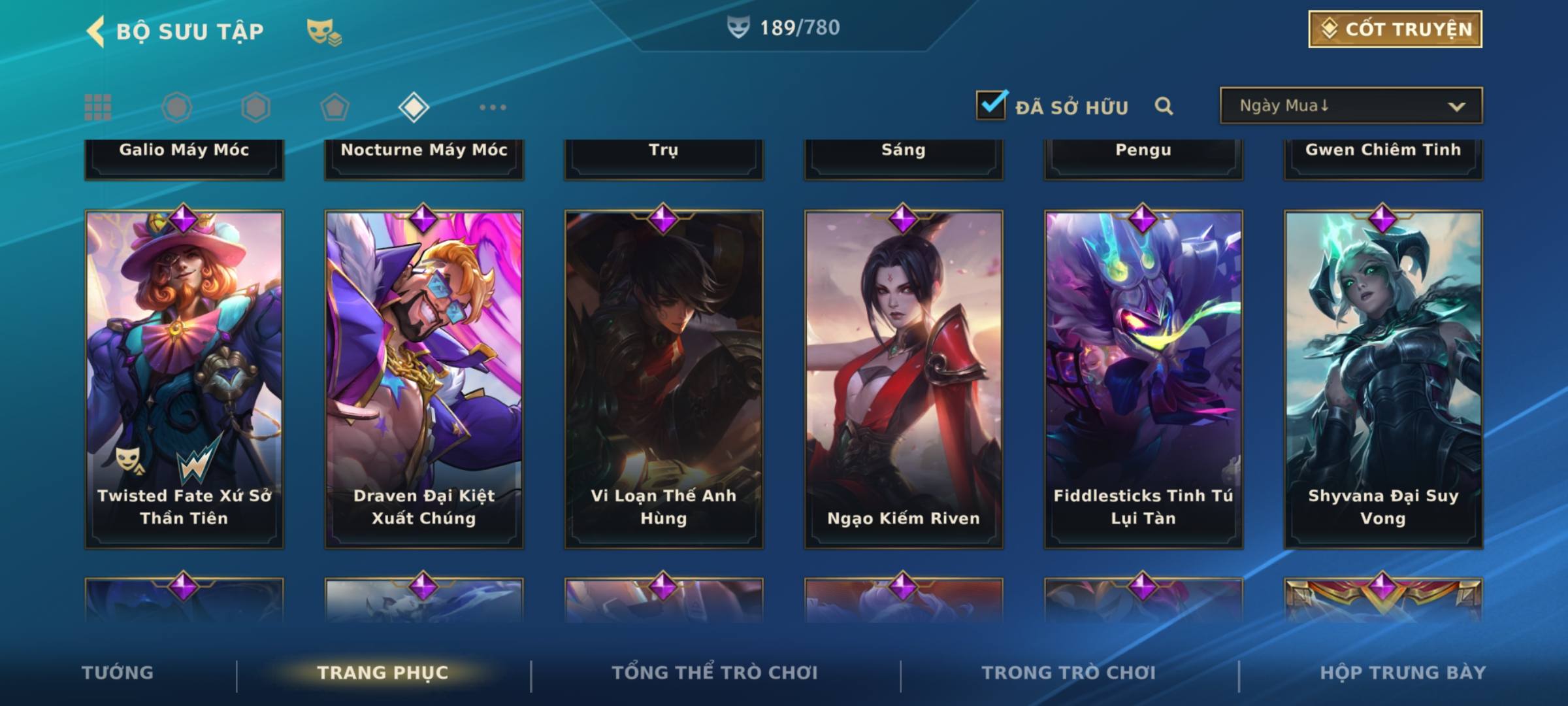Toggle the Đã Sở Hữu checkbox
The height and width of the screenshot is (706, 1568).
pyautogui.click(x=991, y=105)
